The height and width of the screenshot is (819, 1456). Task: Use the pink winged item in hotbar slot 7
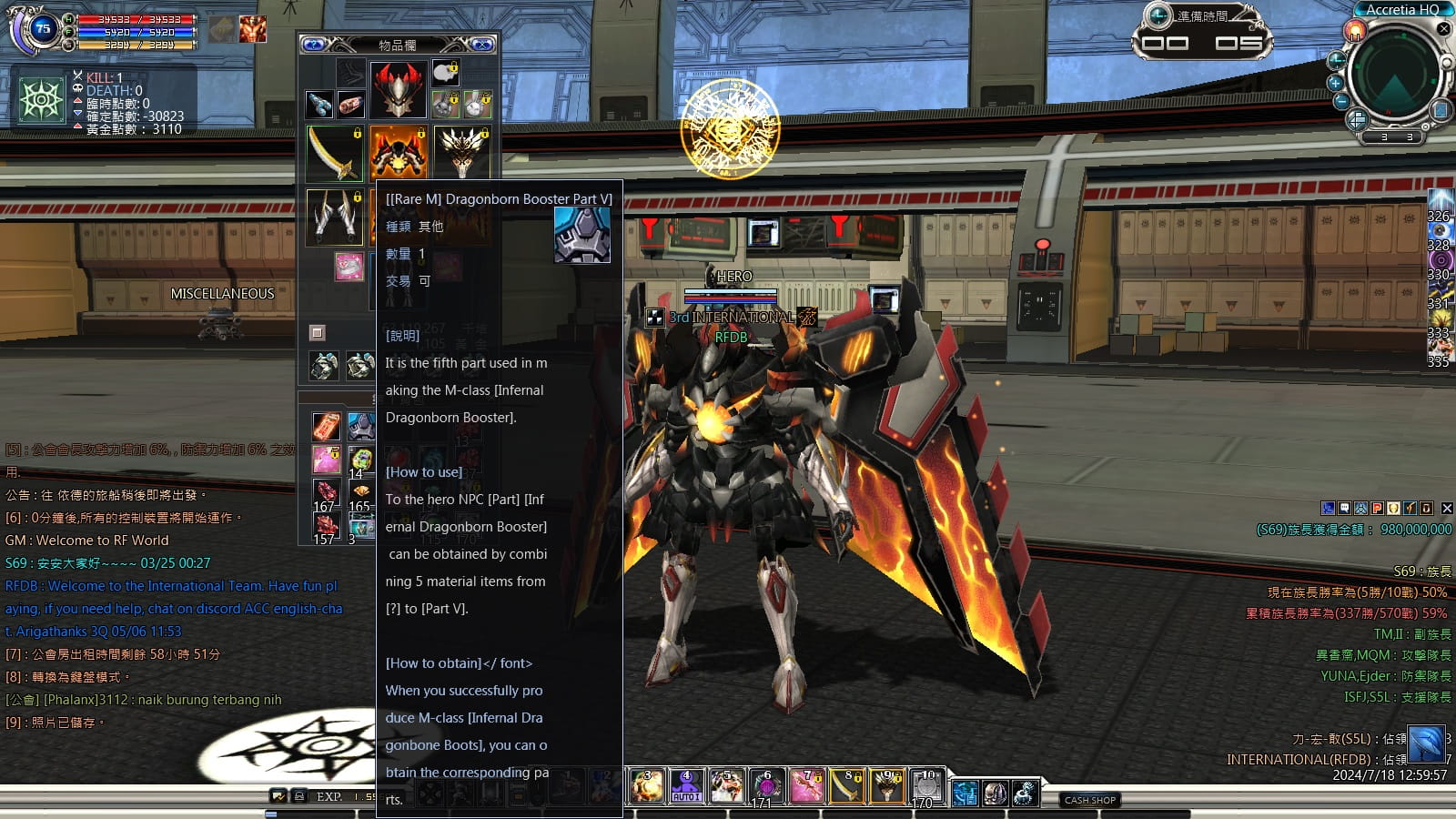click(805, 786)
